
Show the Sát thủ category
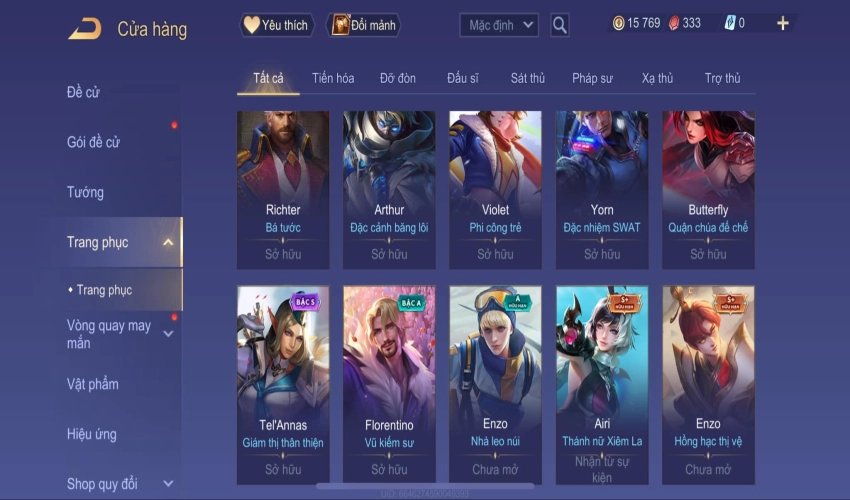tap(528, 78)
